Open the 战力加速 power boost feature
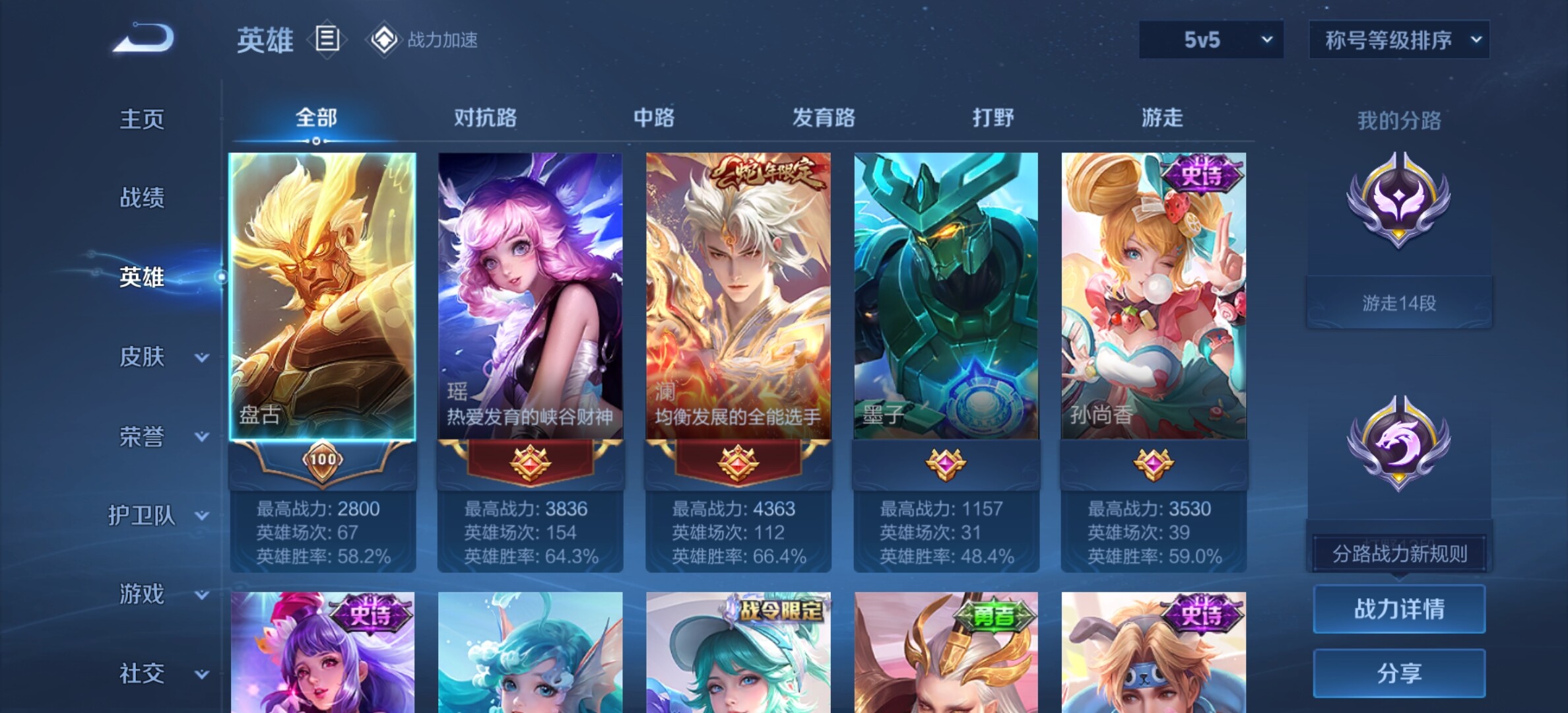Image resolution: width=1568 pixels, height=713 pixels. tap(424, 40)
